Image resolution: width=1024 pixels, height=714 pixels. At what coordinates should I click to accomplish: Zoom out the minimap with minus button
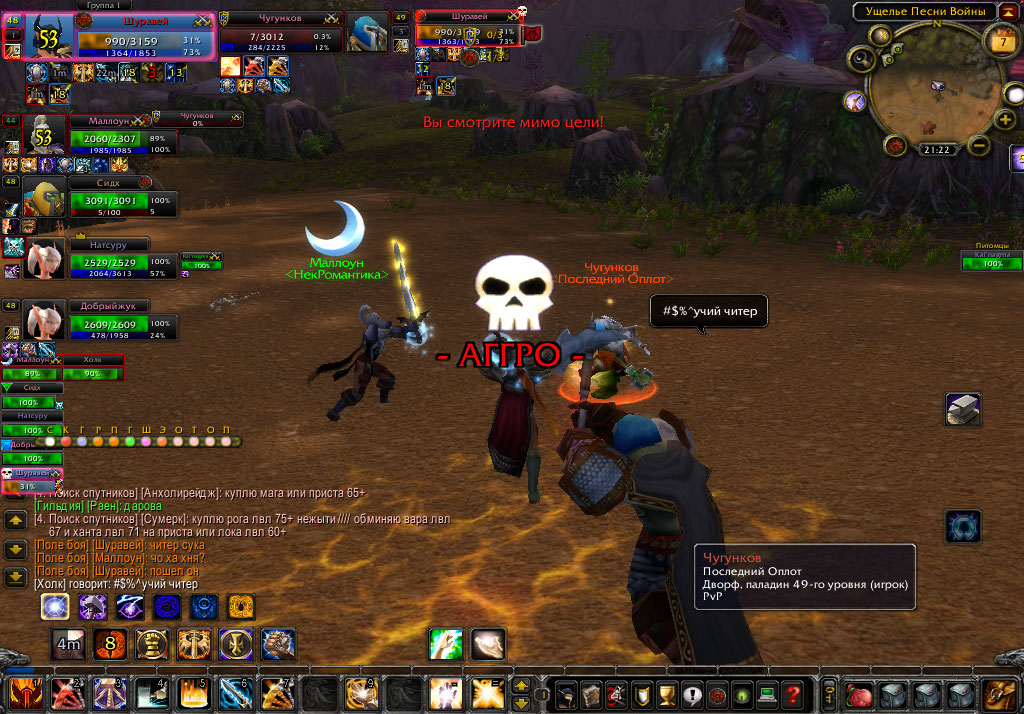980,146
